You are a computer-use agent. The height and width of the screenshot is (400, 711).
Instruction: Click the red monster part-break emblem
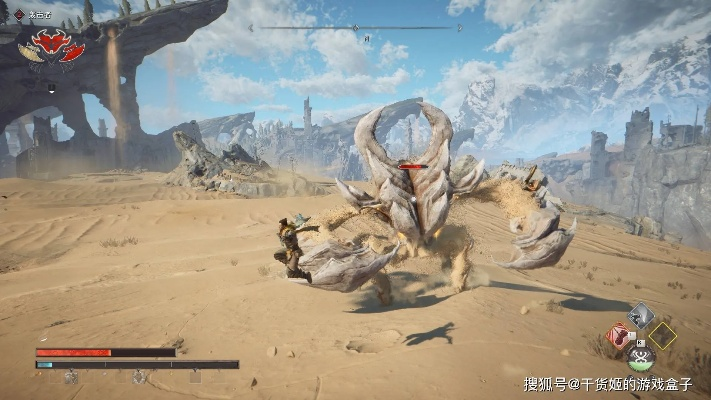[x=58, y=45]
